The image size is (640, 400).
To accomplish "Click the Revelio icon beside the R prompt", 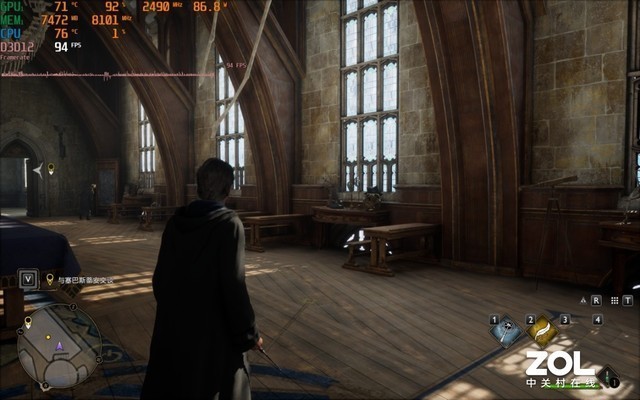I will pos(582,299).
